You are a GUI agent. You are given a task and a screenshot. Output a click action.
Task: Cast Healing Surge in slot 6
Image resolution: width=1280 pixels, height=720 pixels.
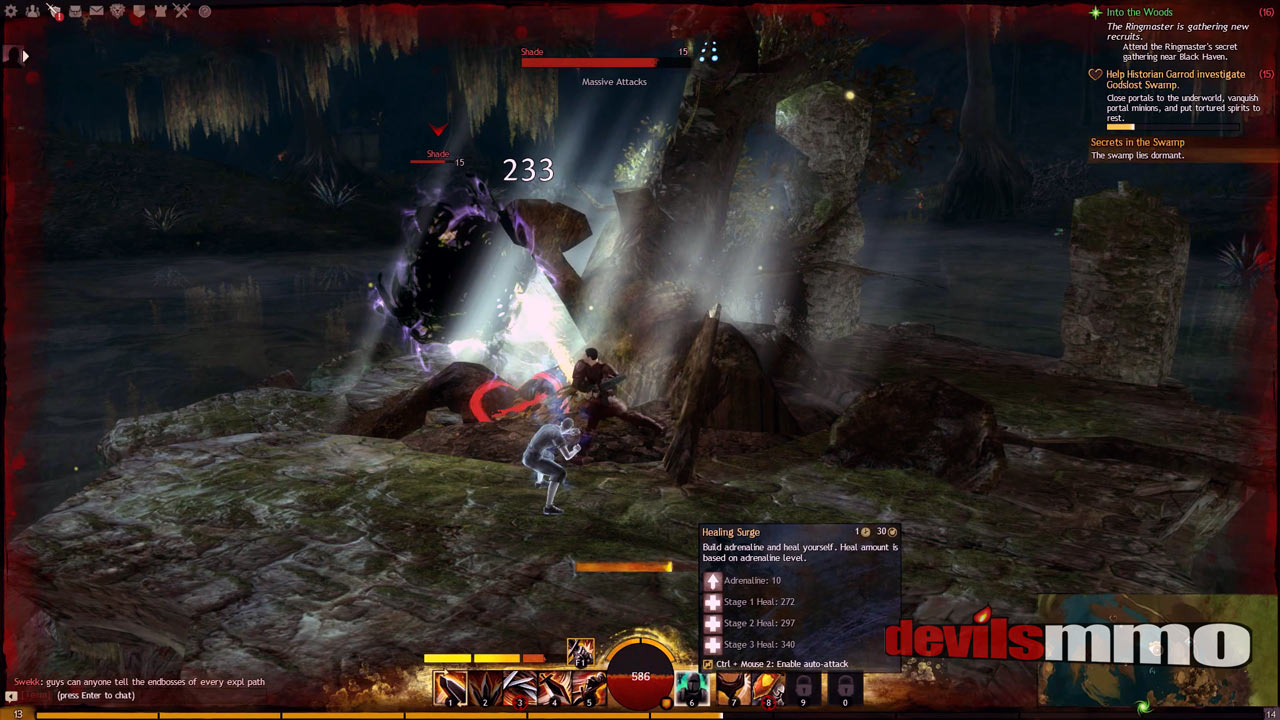[x=692, y=688]
